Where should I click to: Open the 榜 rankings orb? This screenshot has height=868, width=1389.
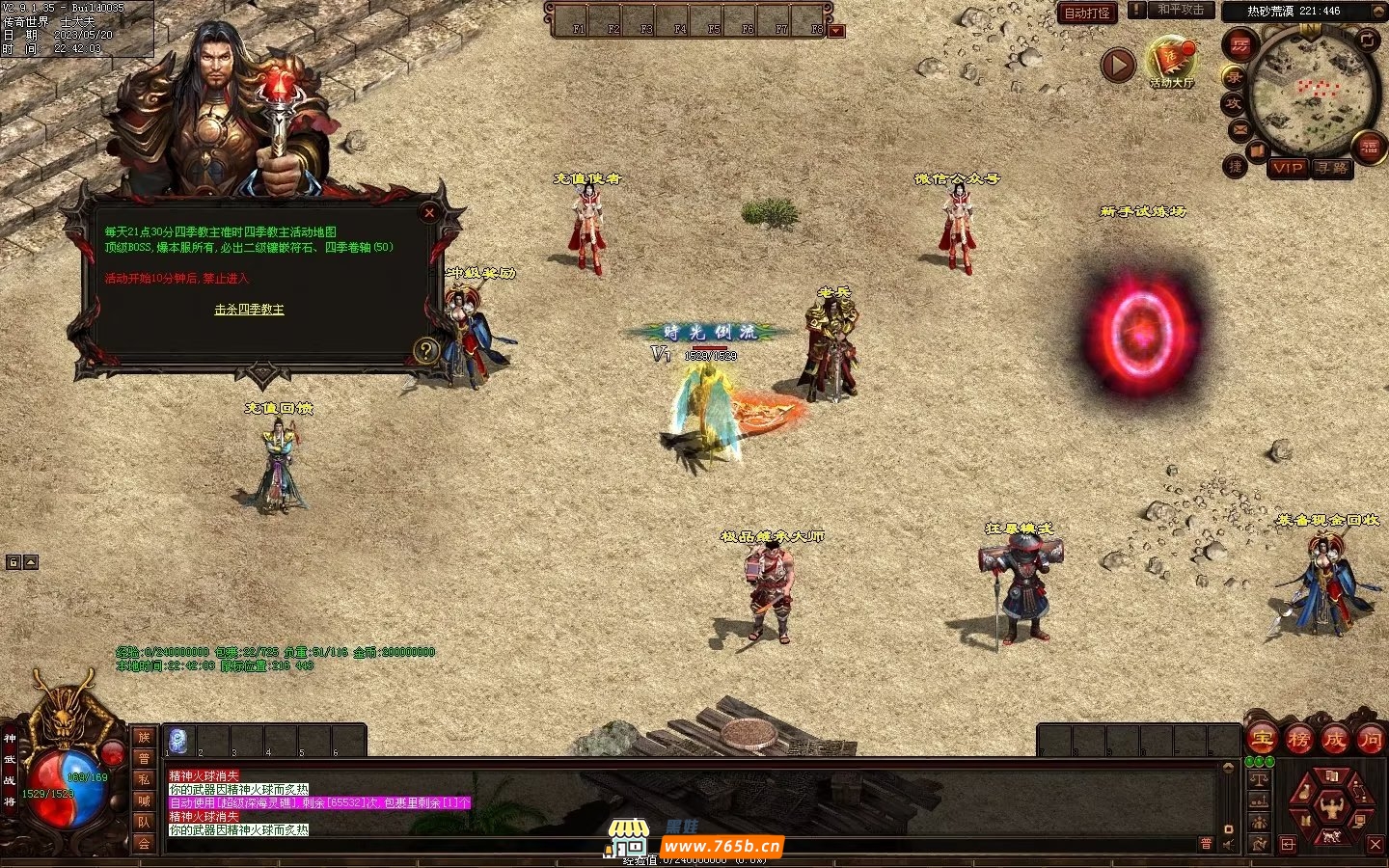(1298, 740)
